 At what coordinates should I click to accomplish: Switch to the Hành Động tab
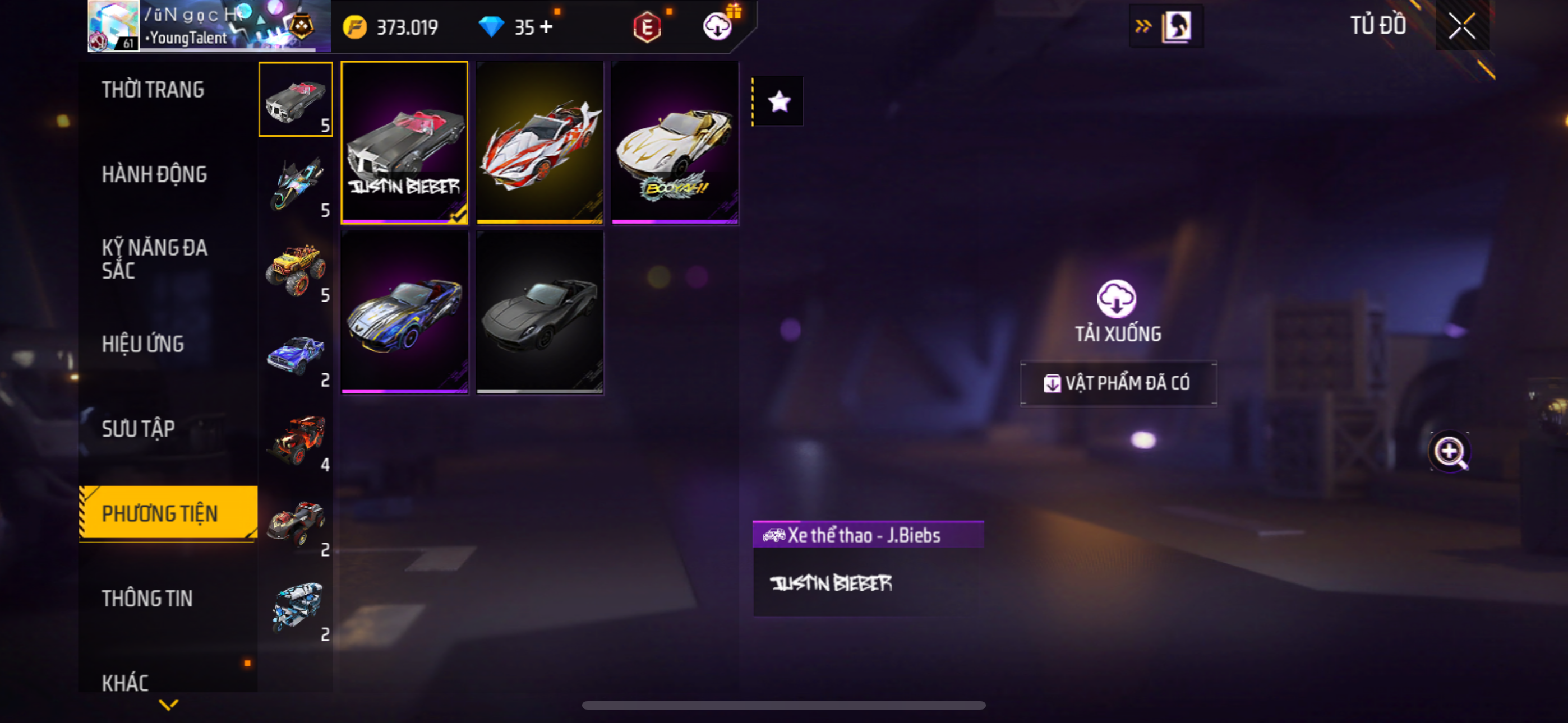click(154, 175)
